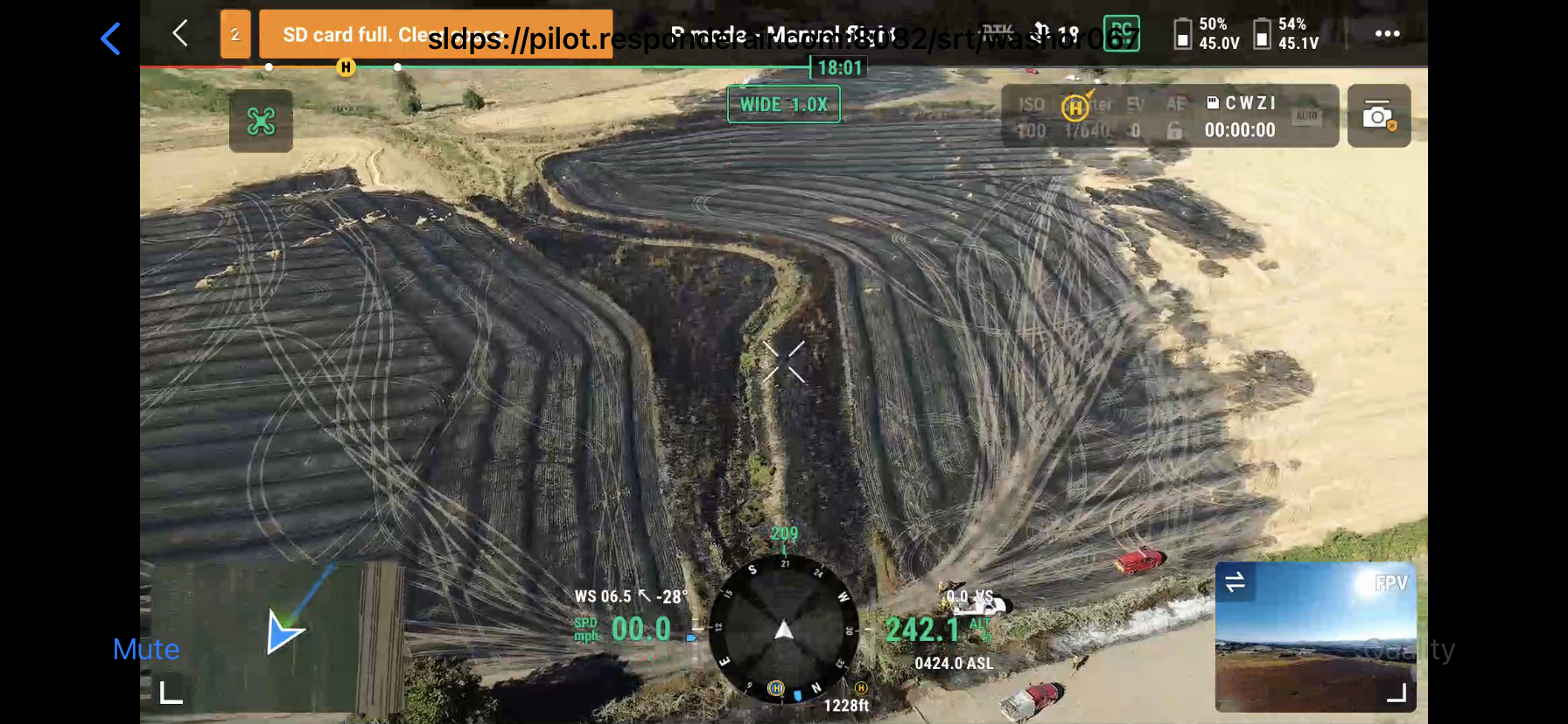
Task: Click the green drone icon button
Action: point(261,121)
